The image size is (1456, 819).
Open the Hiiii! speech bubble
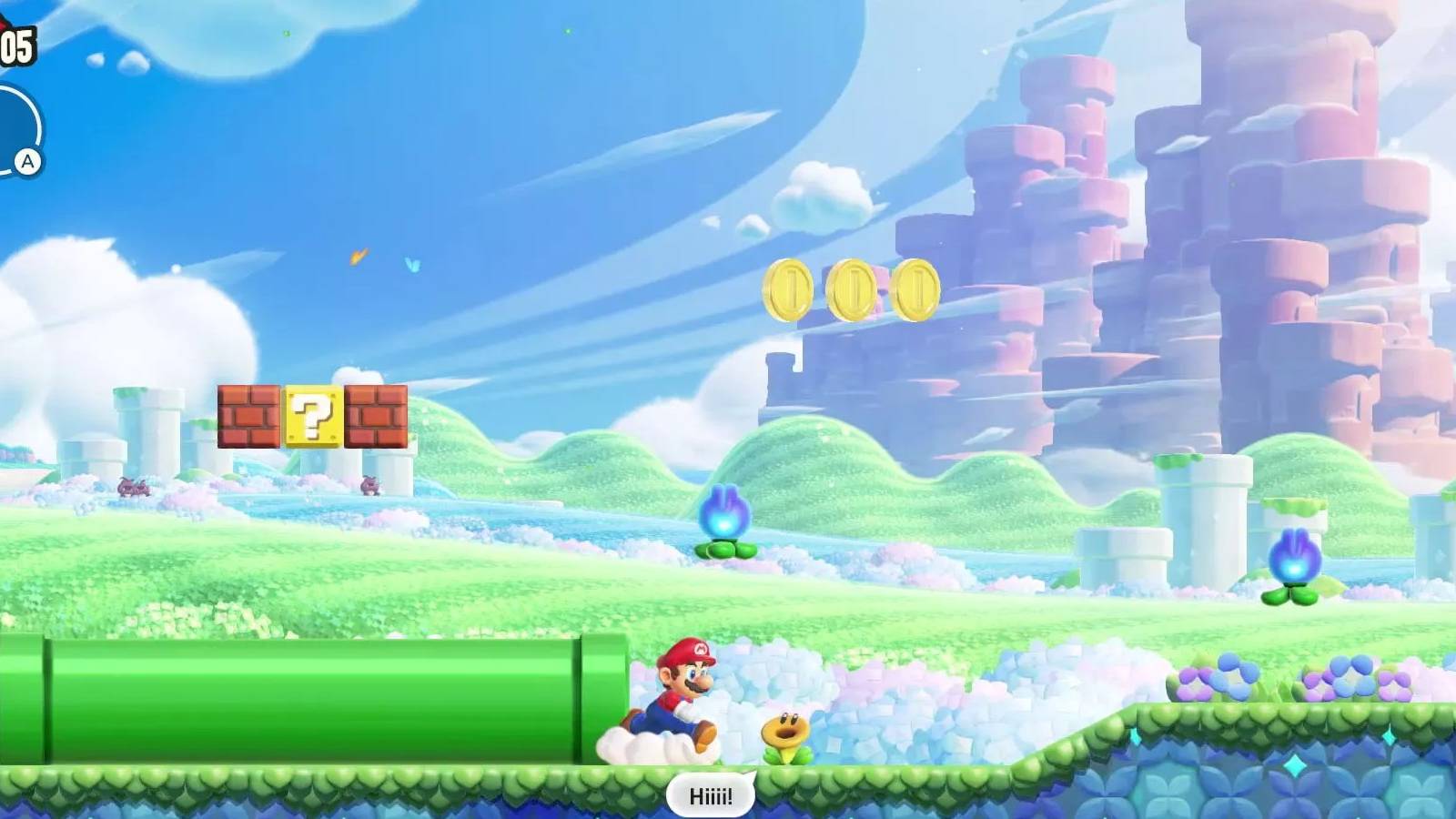[713, 794]
